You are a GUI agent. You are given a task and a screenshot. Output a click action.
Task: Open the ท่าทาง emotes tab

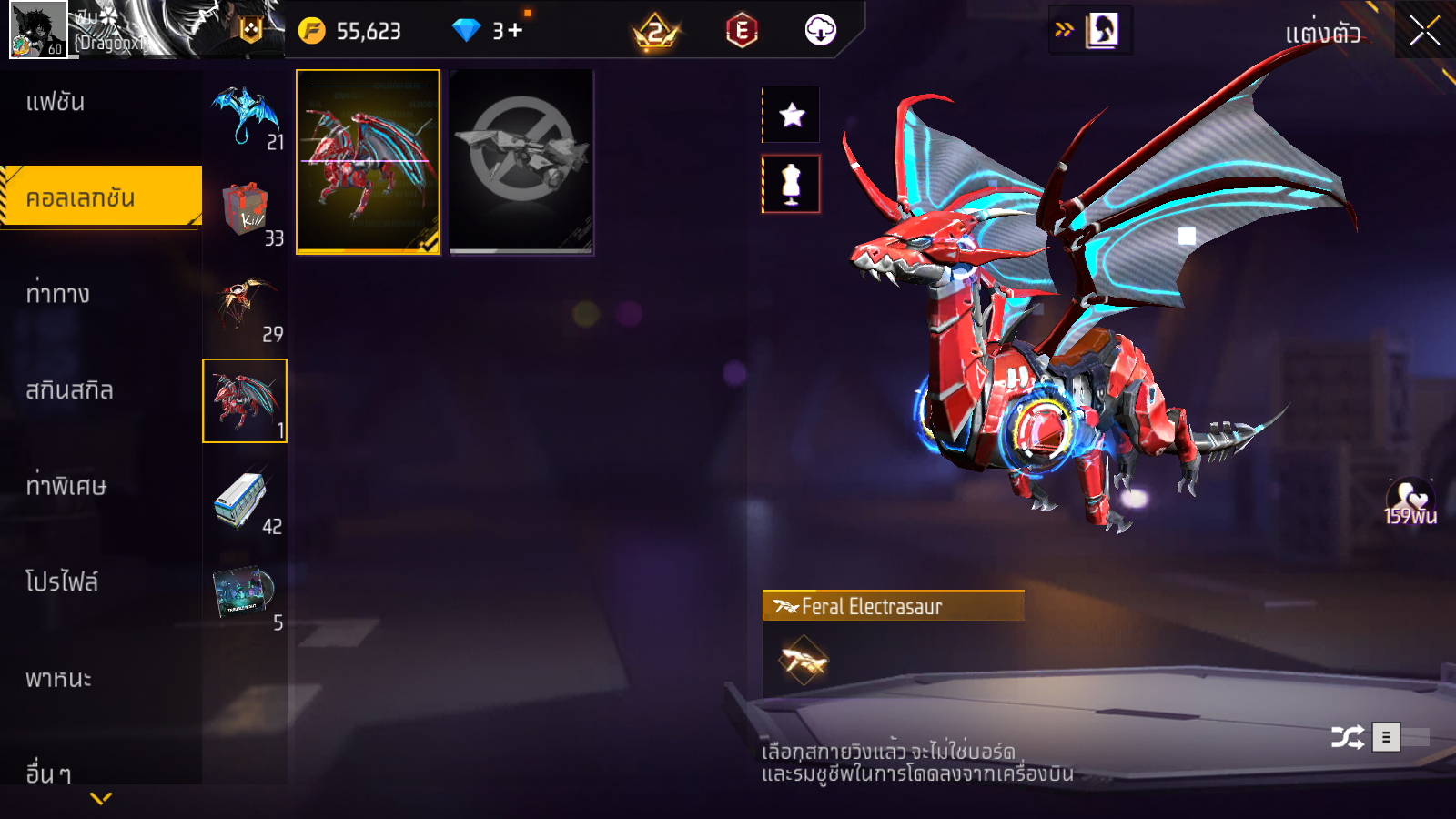58,294
